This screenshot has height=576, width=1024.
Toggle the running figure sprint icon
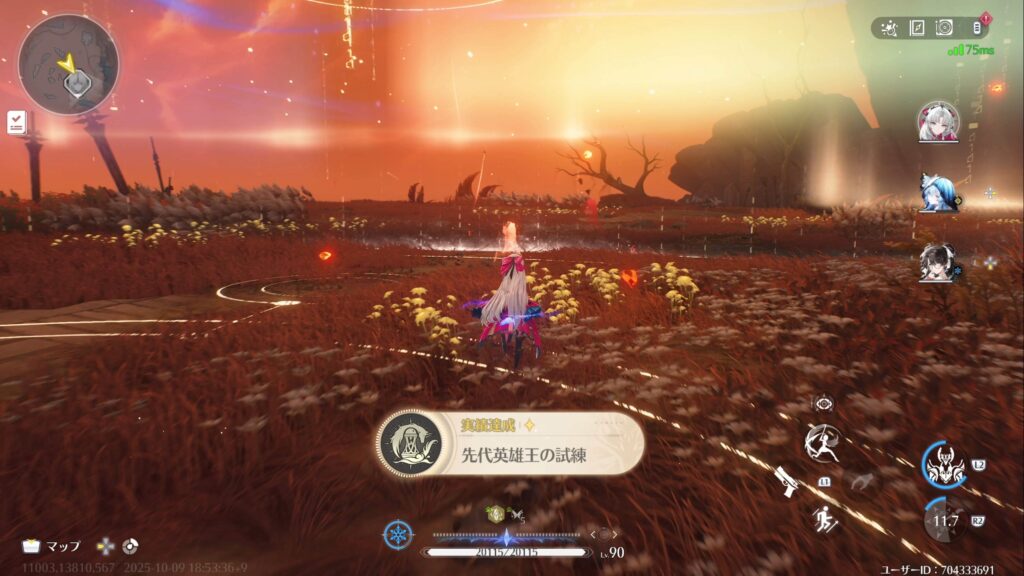826,518
